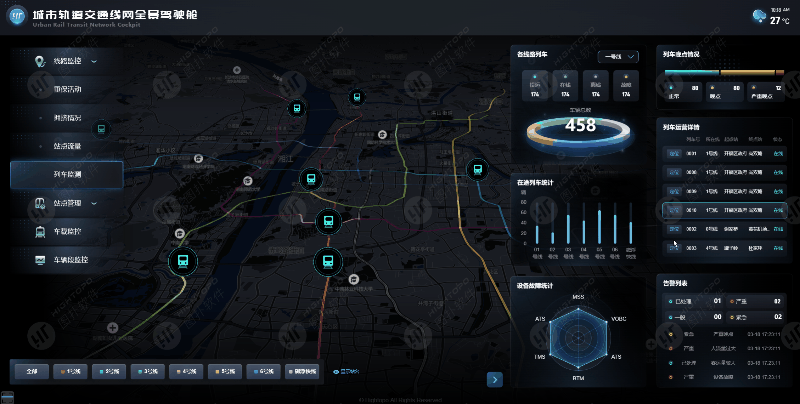Open the line dropdown in the 各线路列车 panel
Viewport: 800px width, 404px height.
(617, 56)
